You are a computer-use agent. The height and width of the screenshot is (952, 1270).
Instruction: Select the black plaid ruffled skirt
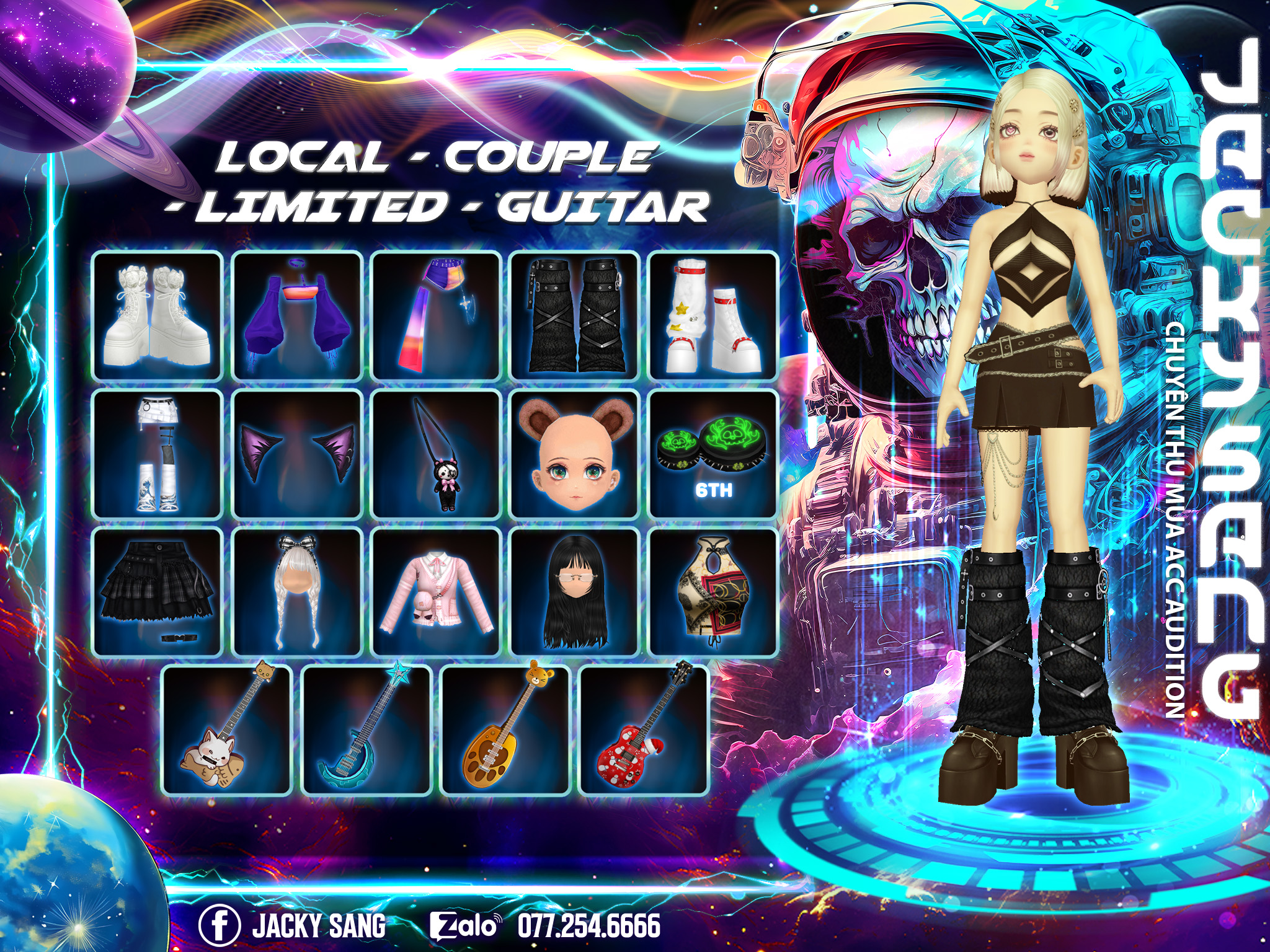pyautogui.click(x=158, y=593)
